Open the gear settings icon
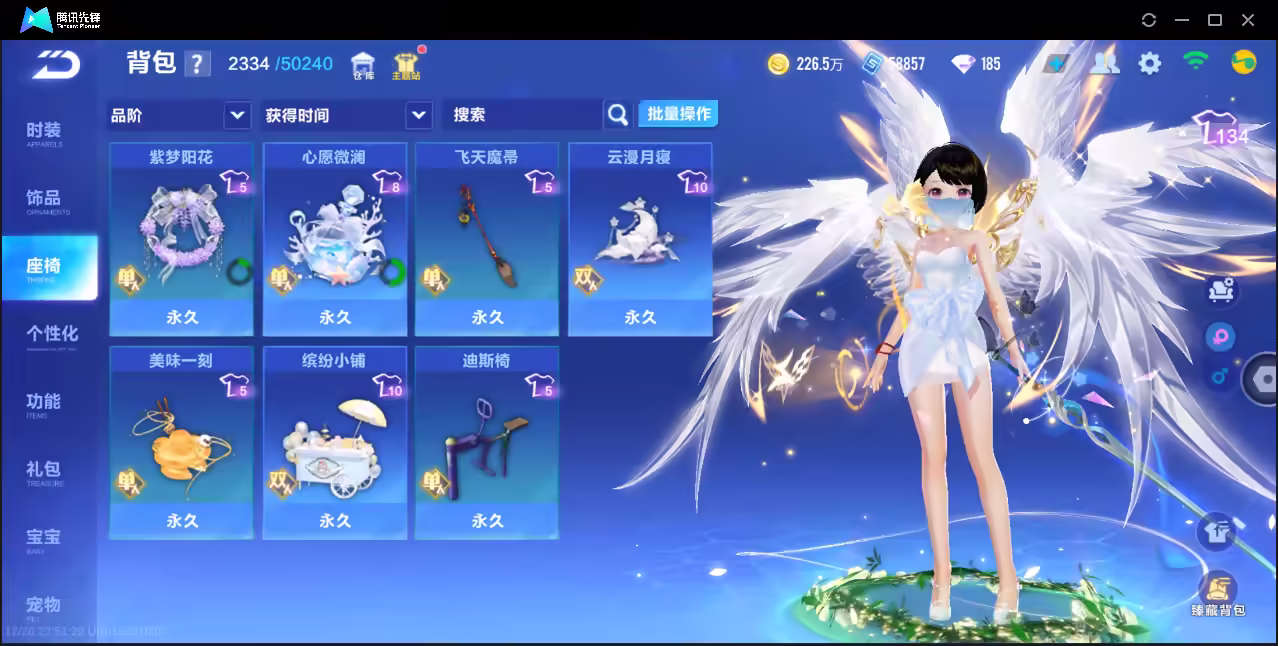The height and width of the screenshot is (646, 1278). (x=1150, y=64)
